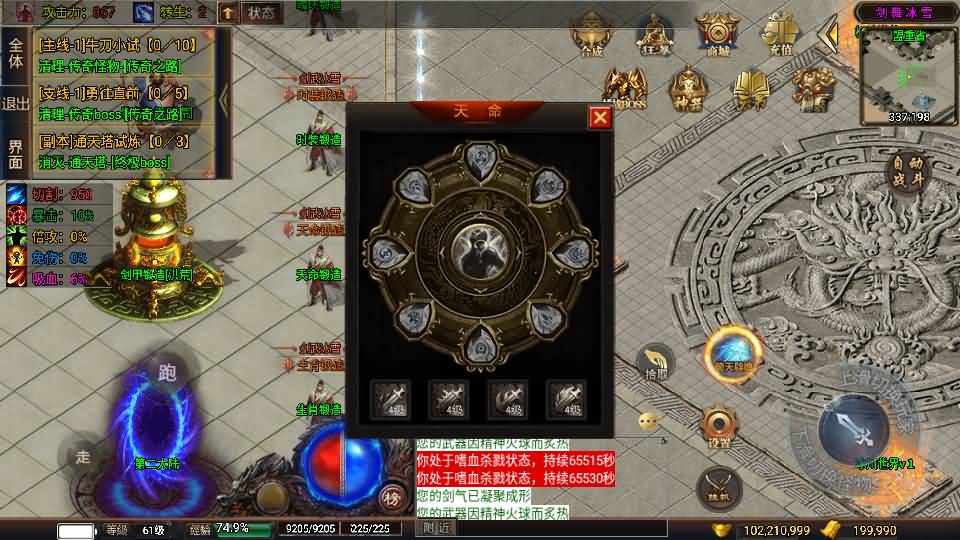Image resolution: width=960 pixels, height=540 pixels.
Task: Click the 退出 exit tab
Action: pyautogui.click(x=16, y=103)
